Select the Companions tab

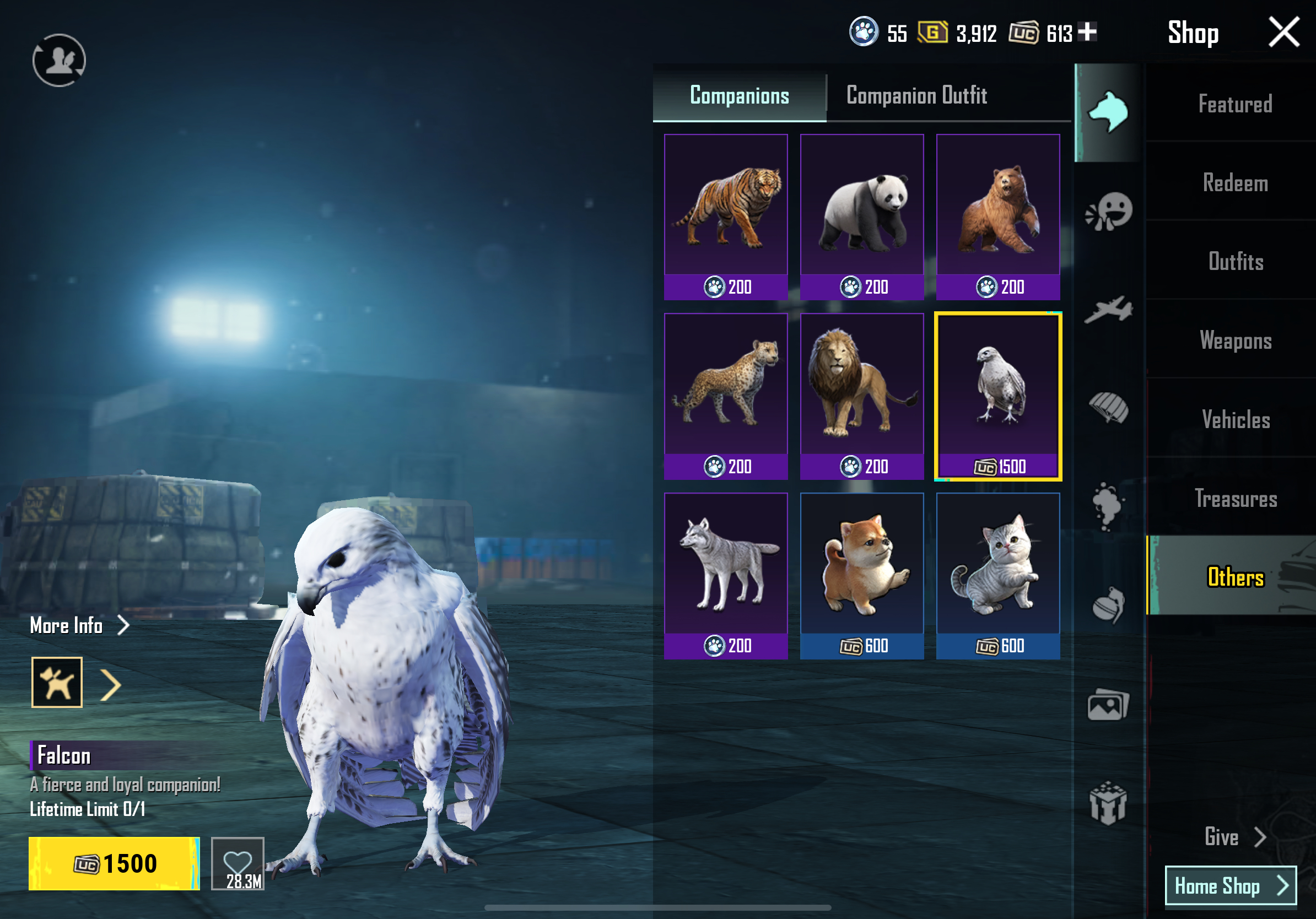click(739, 96)
